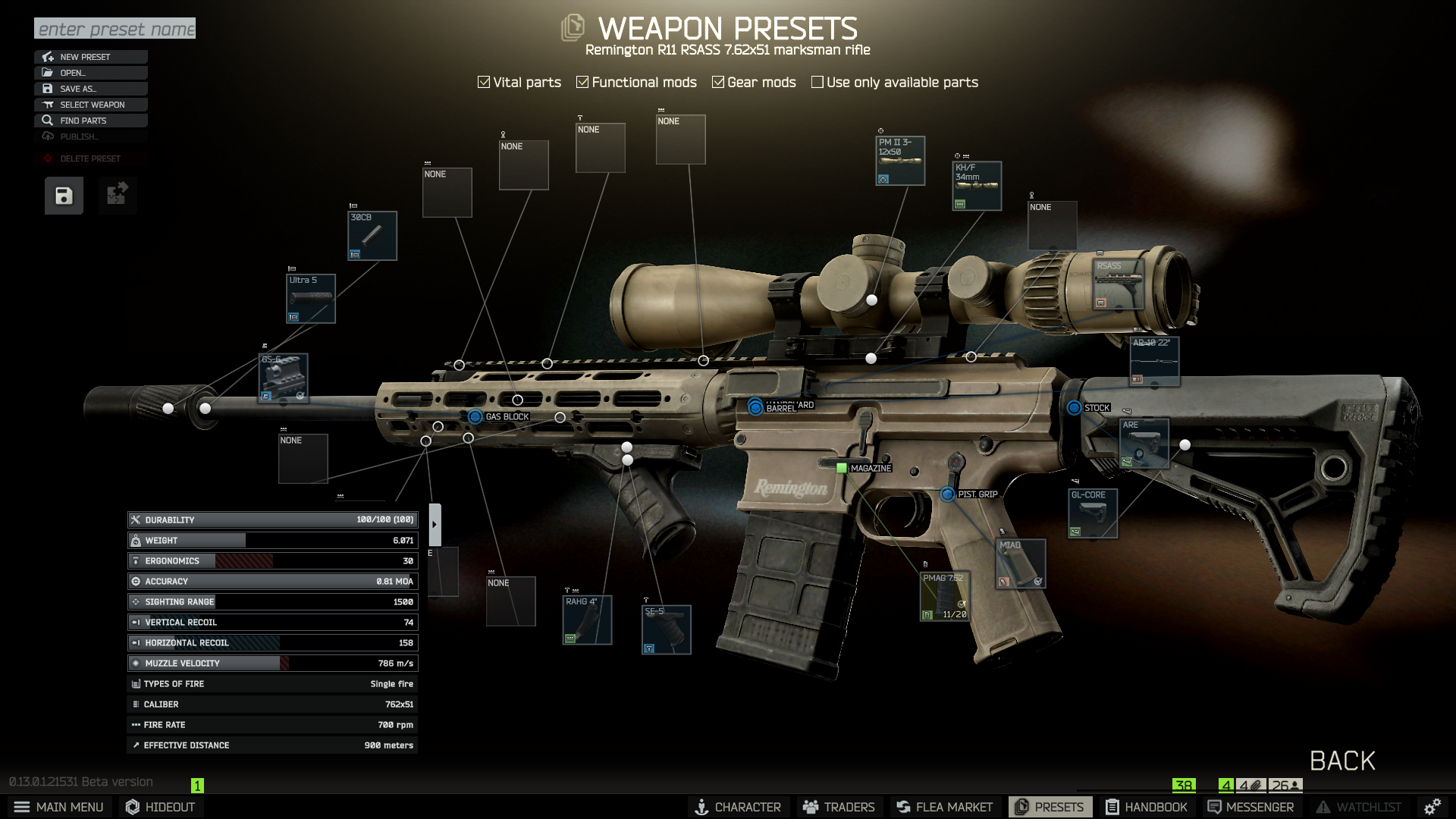Click the settings gear icon at bottom right
Viewport: 1456px width, 819px height.
pos(1433,806)
